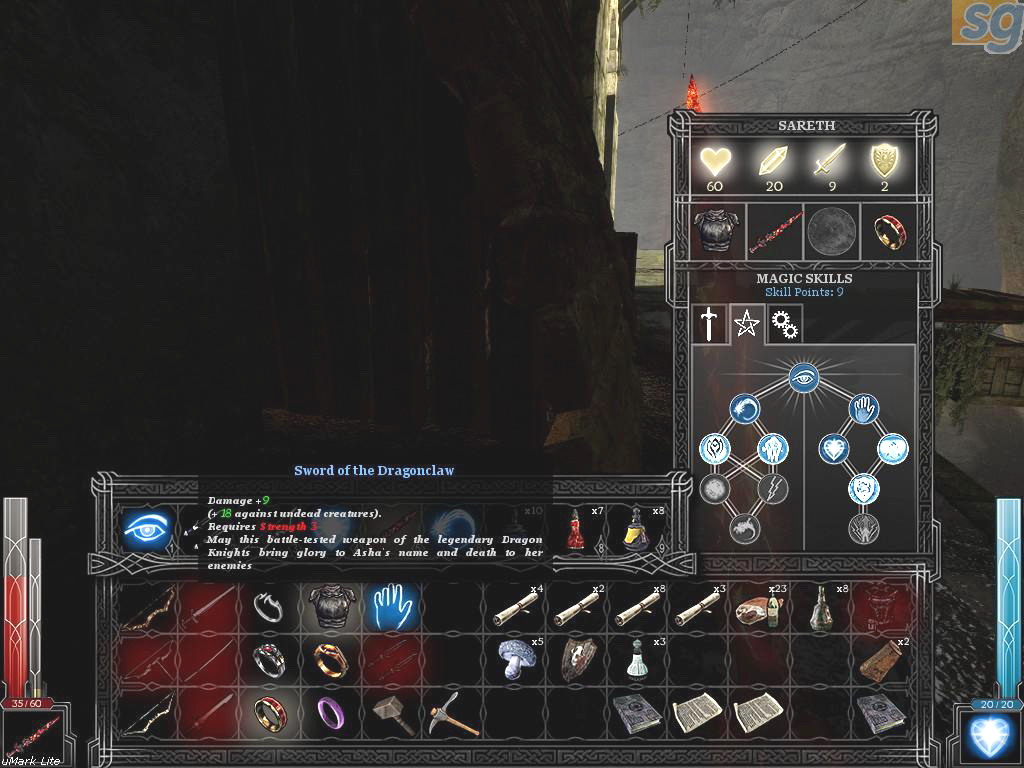
Task: Select the plate armor in inventory grid
Action: (330, 605)
